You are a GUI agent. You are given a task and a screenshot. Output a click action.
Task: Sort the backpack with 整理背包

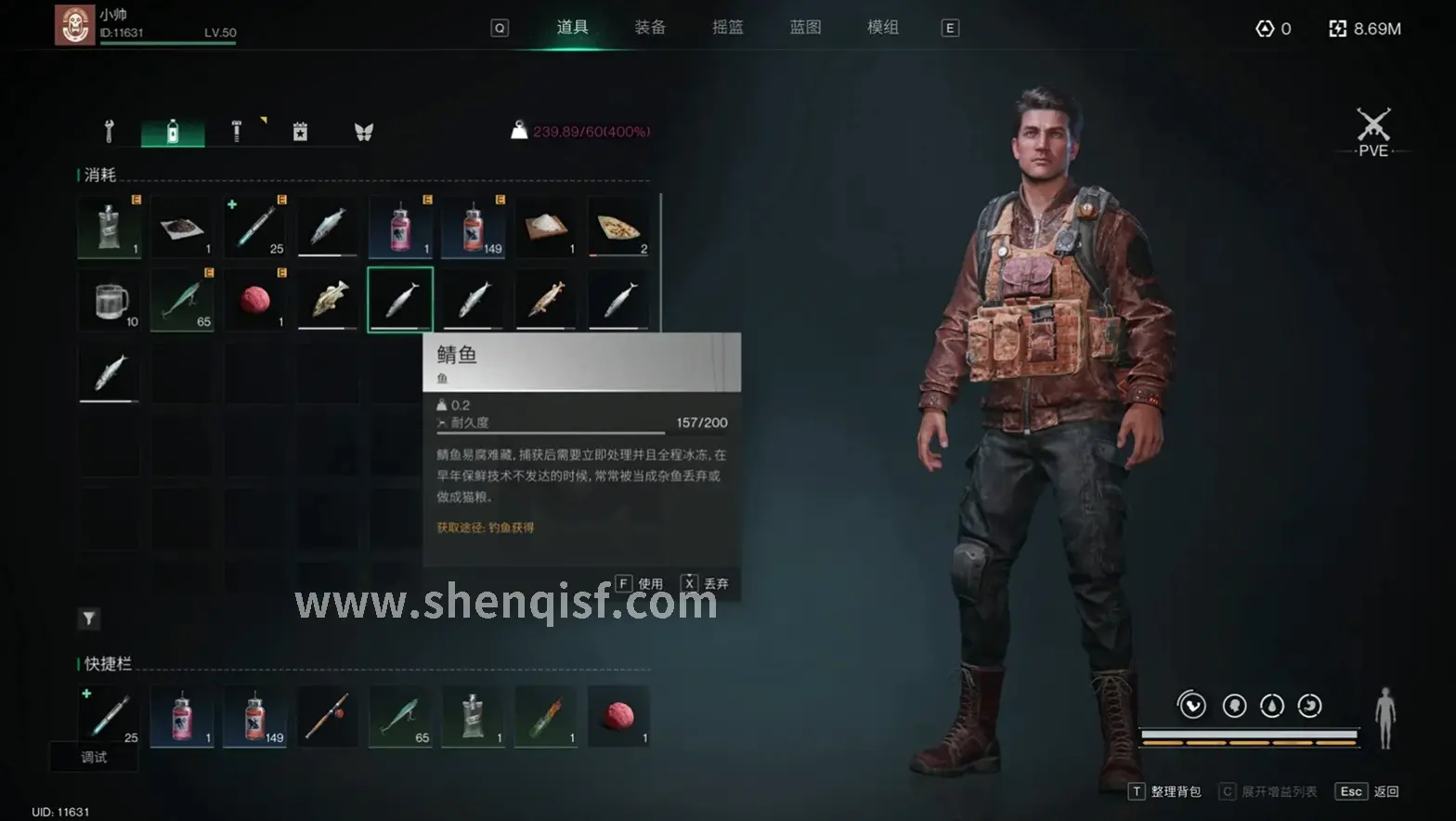[x=1166, y=791]
